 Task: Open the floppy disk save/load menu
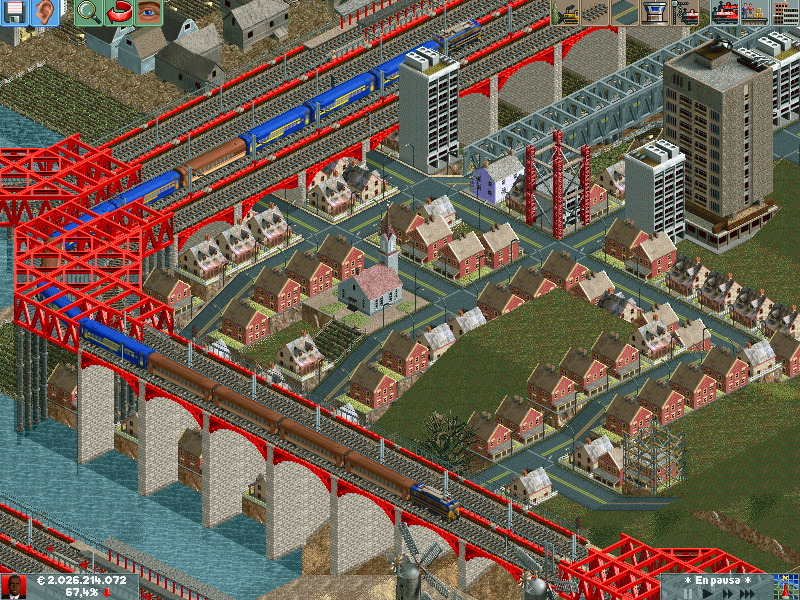click(x=14, y=13)
